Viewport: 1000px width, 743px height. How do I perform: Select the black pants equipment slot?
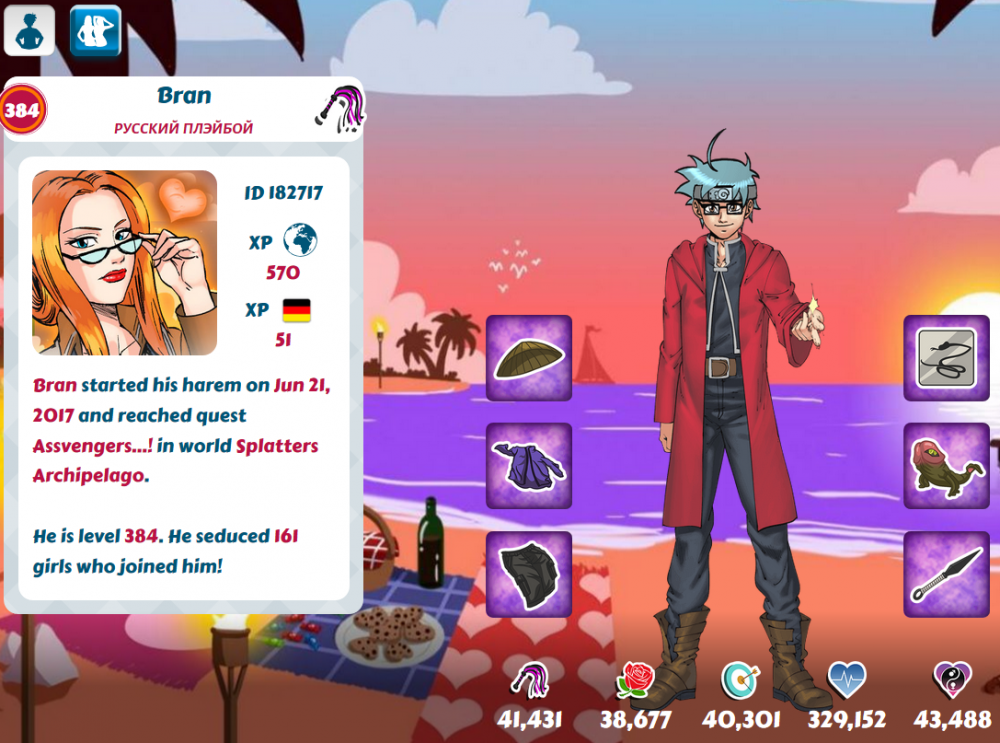point(529,574)
